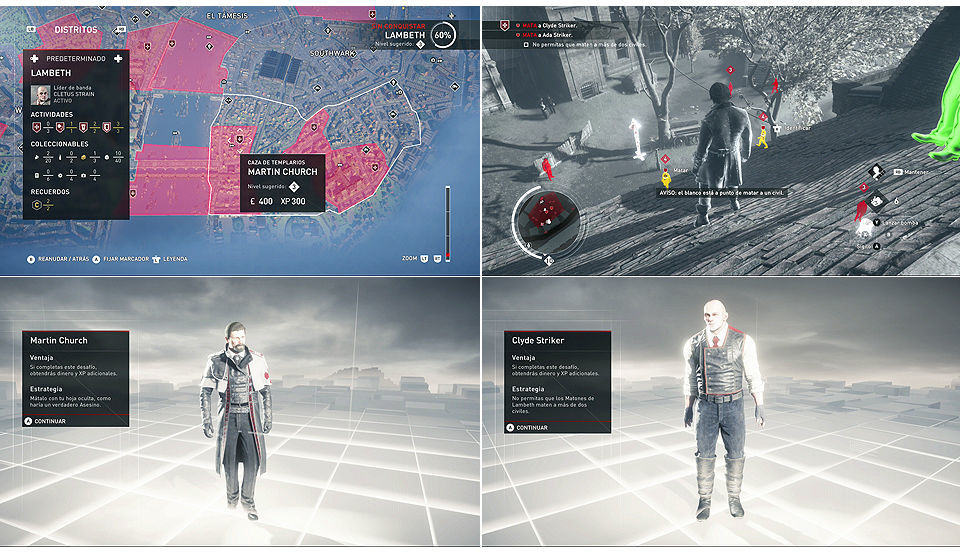Continue from the Martin Church briefing
Screen dimensions: 960x560
[x=48, y=421]
